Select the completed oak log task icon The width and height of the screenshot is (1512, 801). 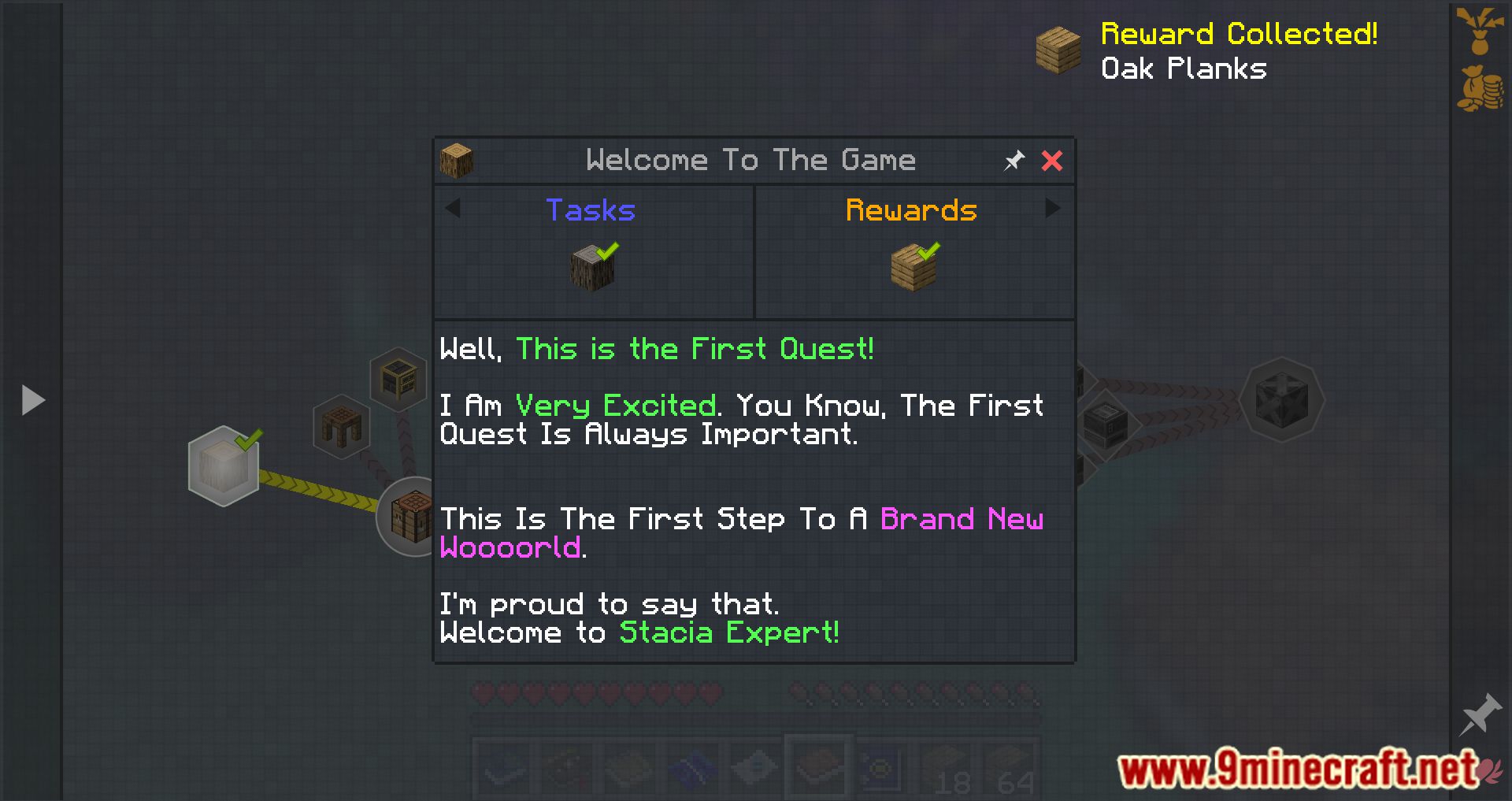(592, 266)
